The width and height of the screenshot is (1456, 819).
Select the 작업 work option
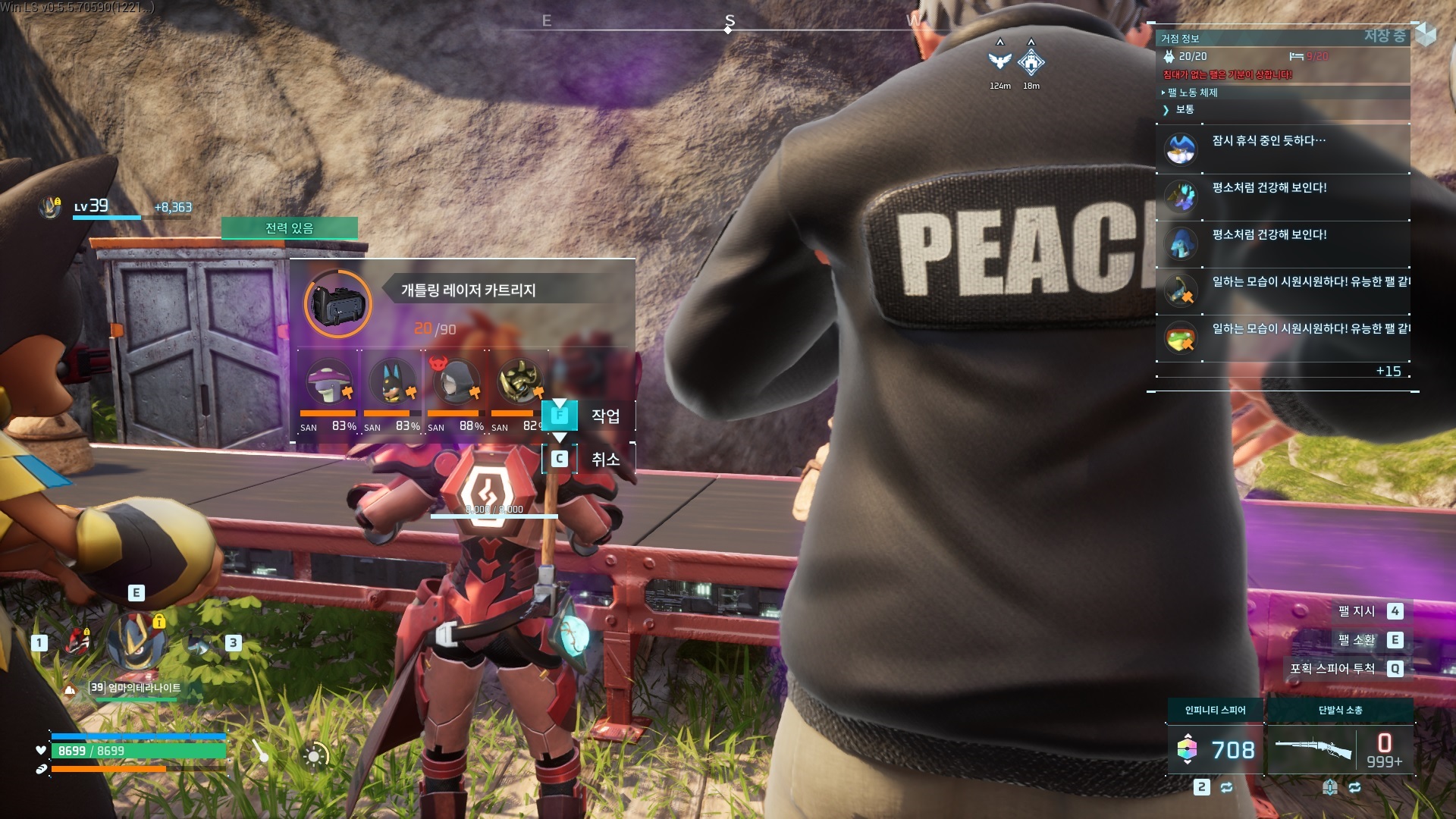coord(588,416)
